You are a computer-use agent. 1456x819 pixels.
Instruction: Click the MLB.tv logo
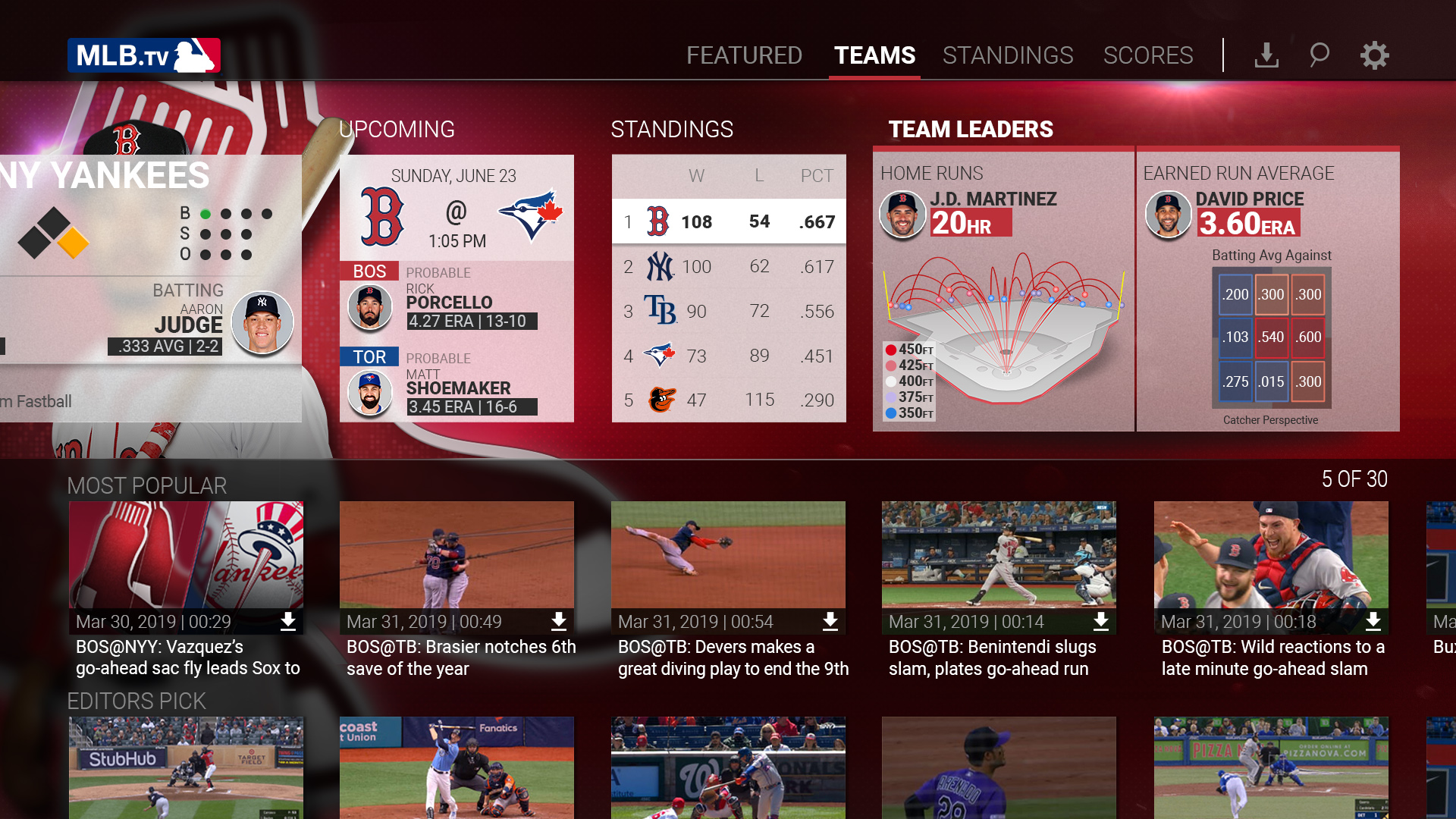144,55
